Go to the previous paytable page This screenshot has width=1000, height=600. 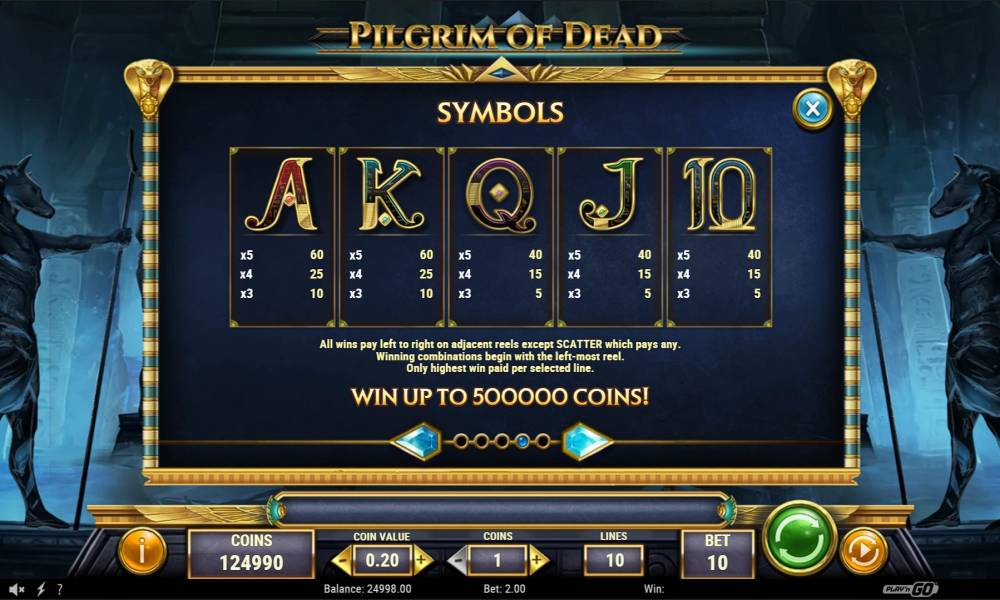point(415,441)
